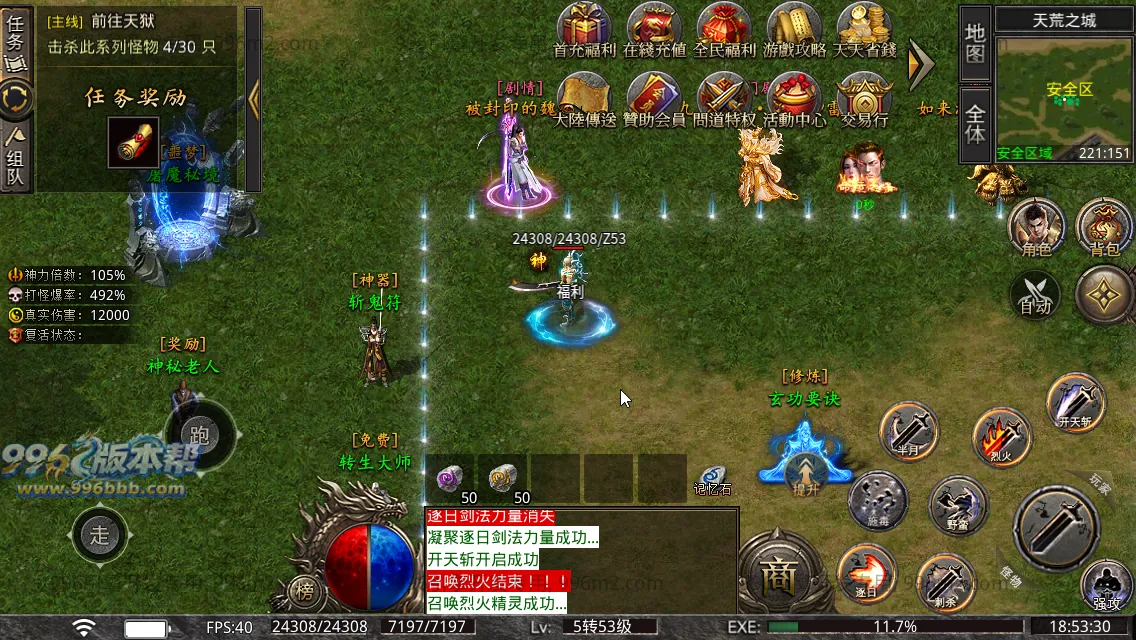Expand the top icon bar arrow
Screen dimensions: 1136x640
pyautogui.click(x=920, y=64)
